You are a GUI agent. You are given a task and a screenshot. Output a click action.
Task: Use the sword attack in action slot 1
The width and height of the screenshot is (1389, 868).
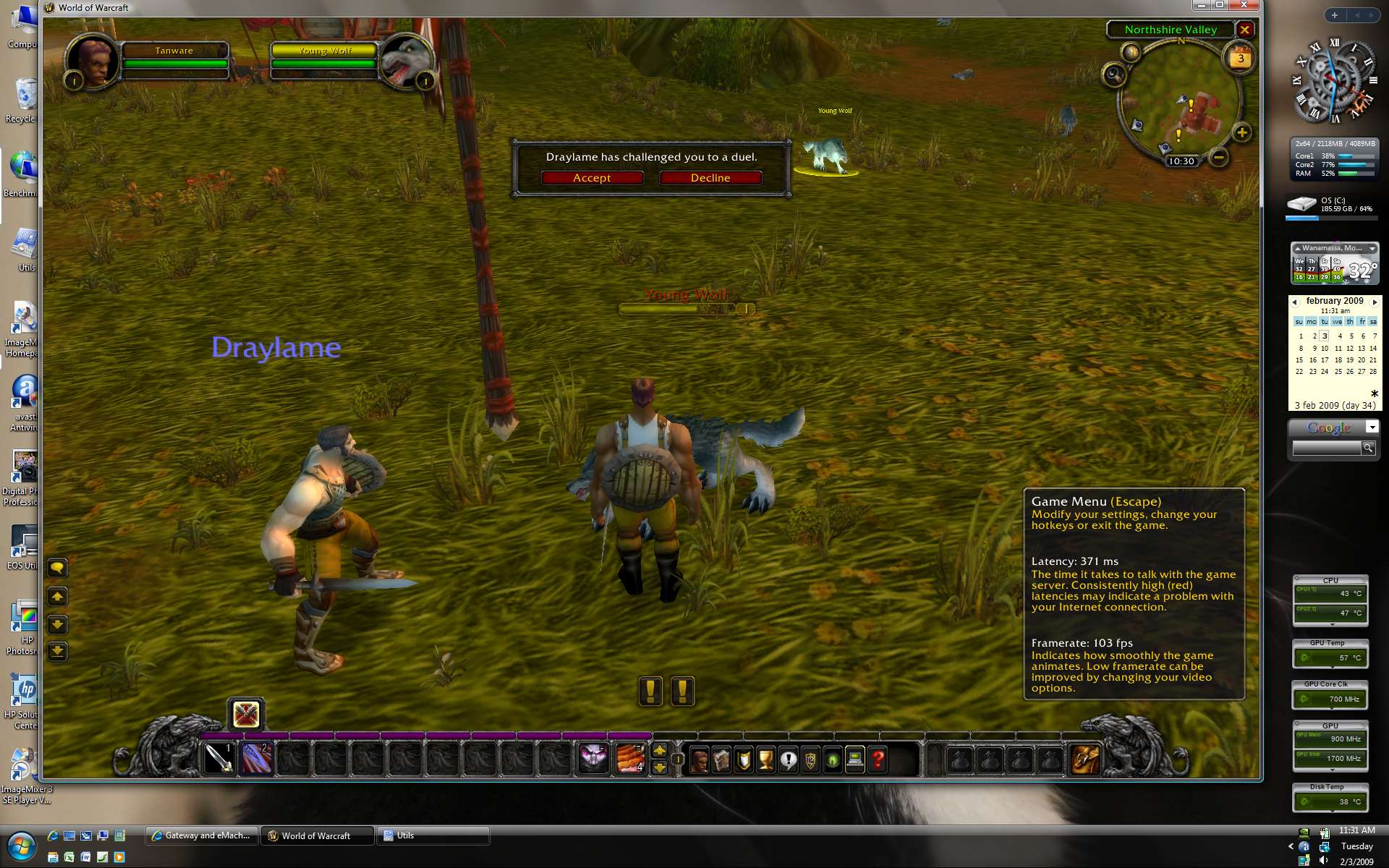coord(218,759)
